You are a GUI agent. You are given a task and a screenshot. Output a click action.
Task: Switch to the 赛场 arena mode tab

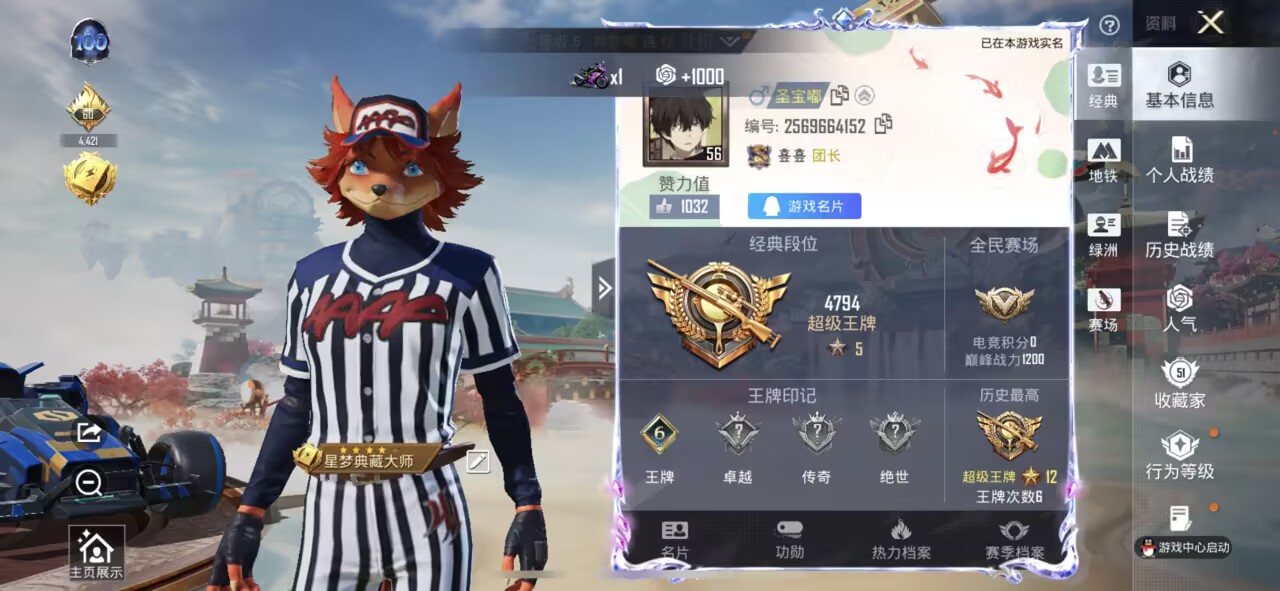[x=1104, y=310]
